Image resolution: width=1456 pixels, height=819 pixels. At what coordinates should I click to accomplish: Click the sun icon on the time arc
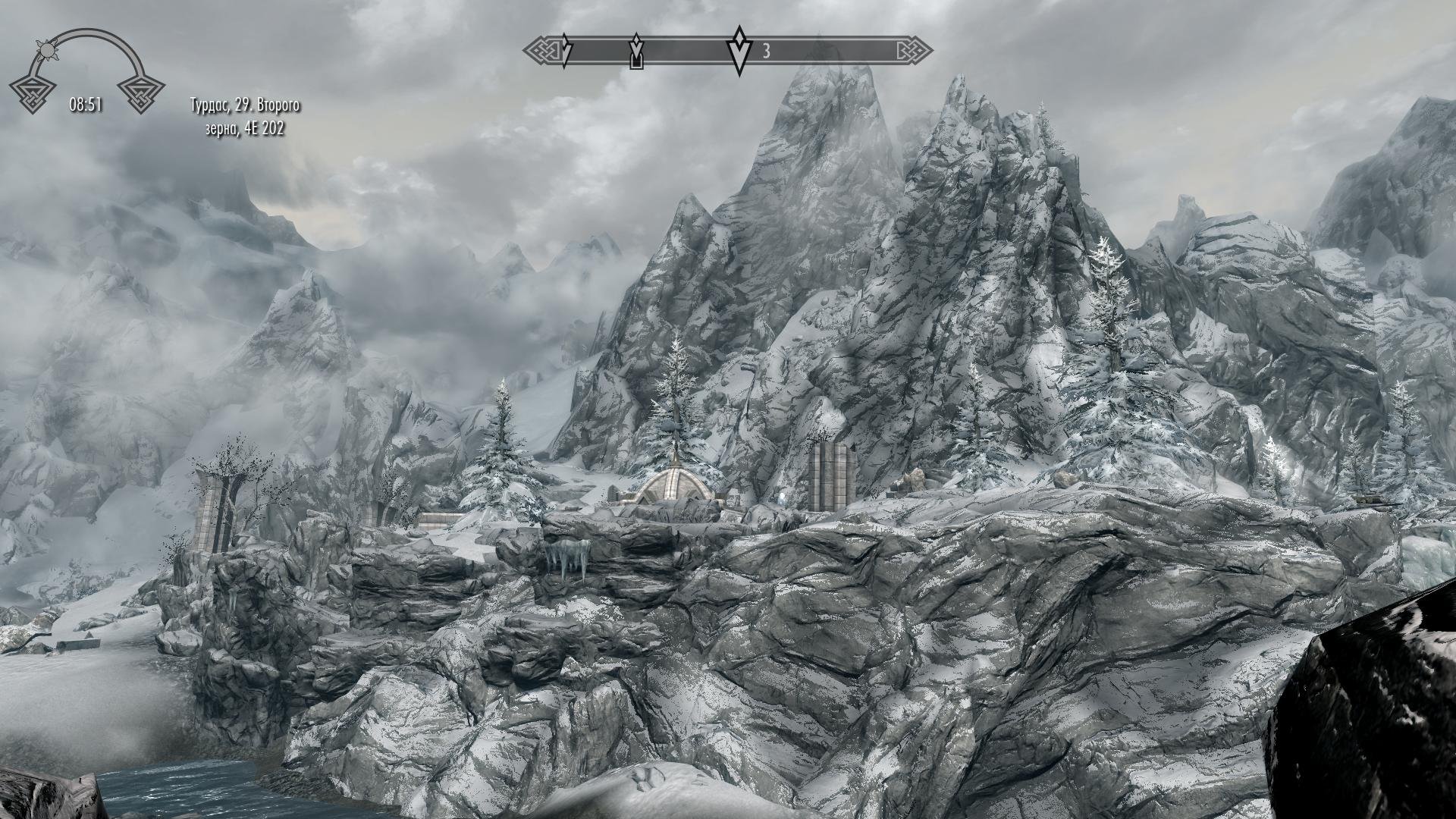point(49,50)
